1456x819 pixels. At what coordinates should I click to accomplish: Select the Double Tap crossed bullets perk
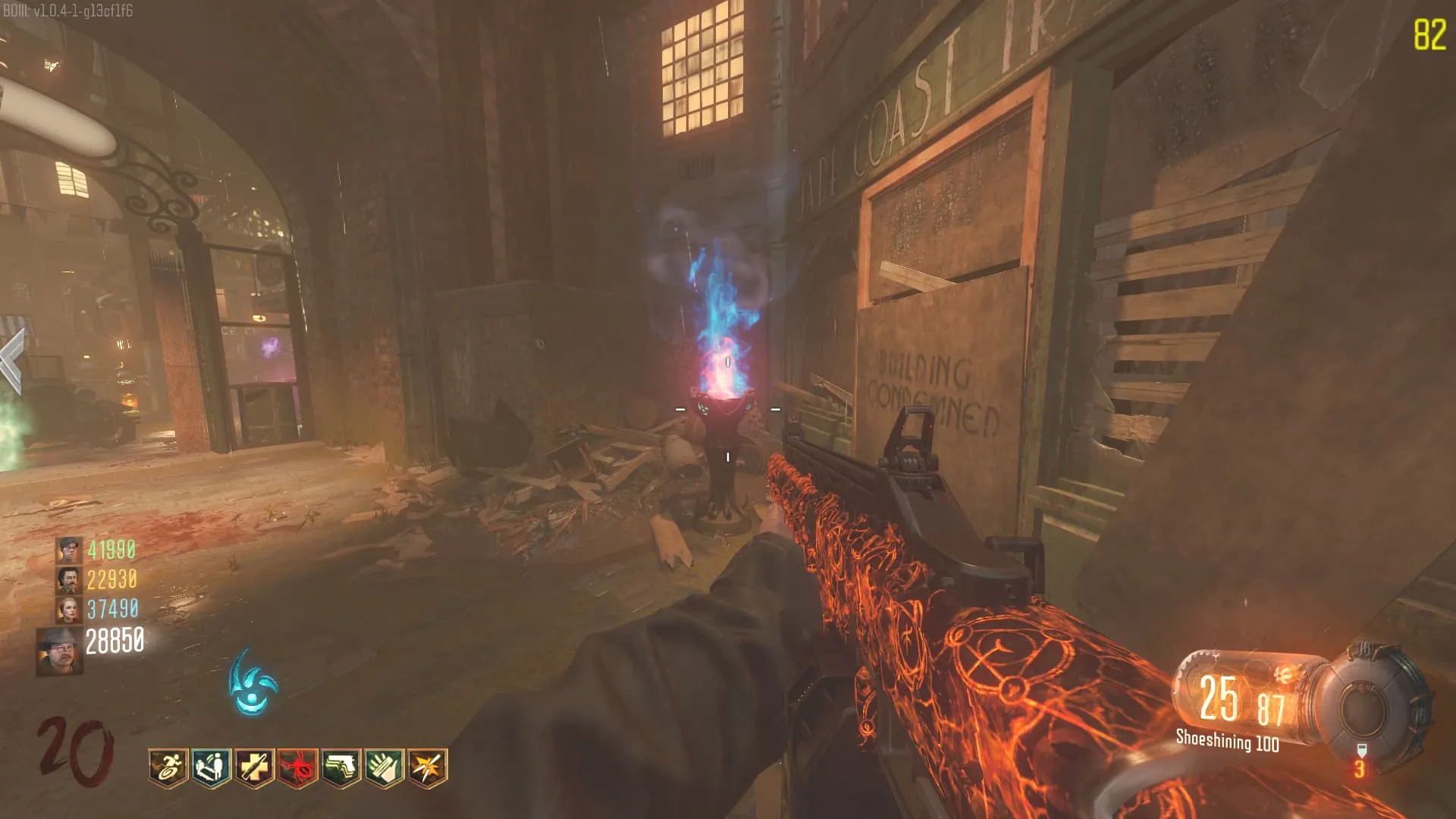(428, 767)
